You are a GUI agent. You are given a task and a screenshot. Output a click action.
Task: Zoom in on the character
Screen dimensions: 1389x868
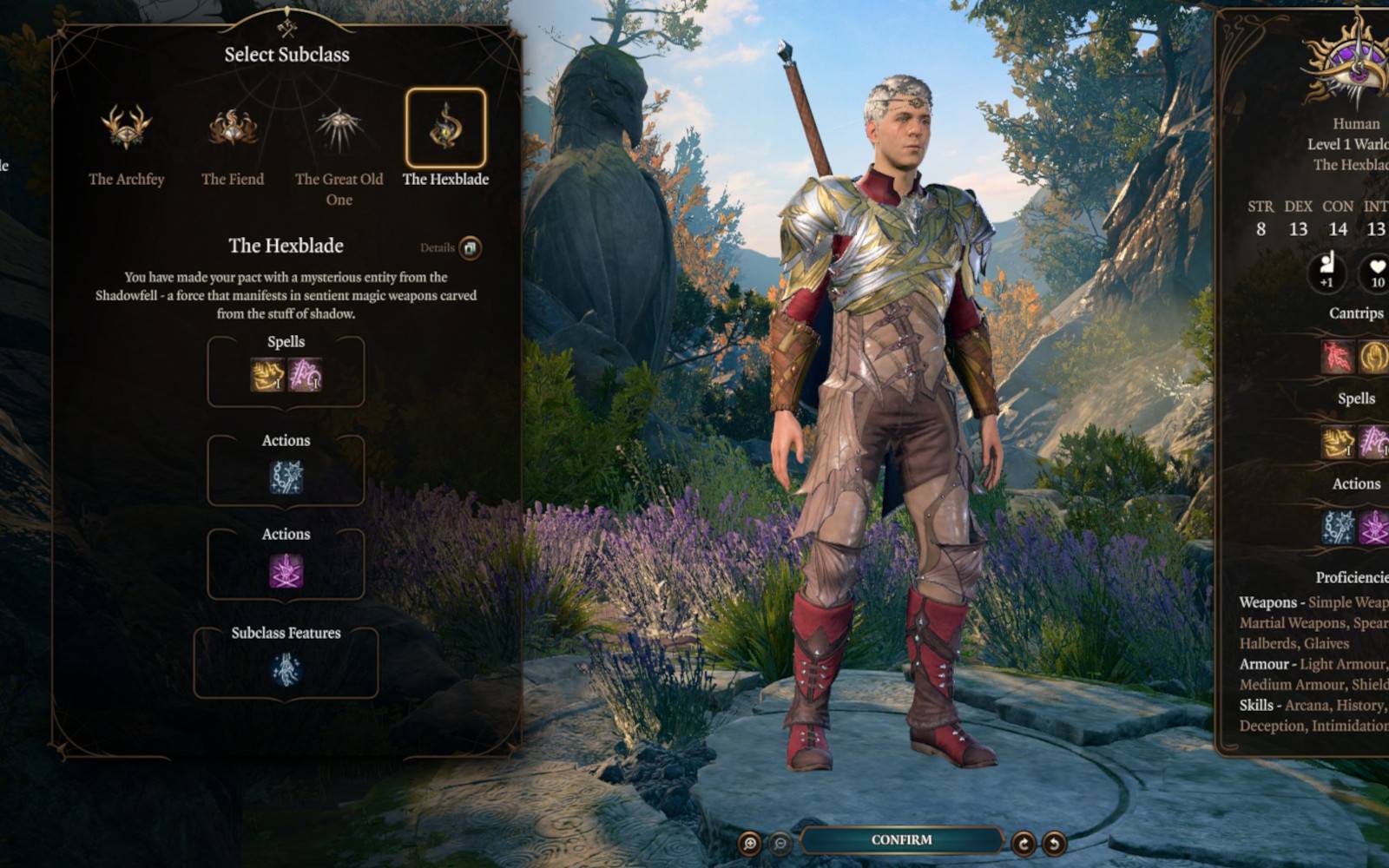coord(749,843)
